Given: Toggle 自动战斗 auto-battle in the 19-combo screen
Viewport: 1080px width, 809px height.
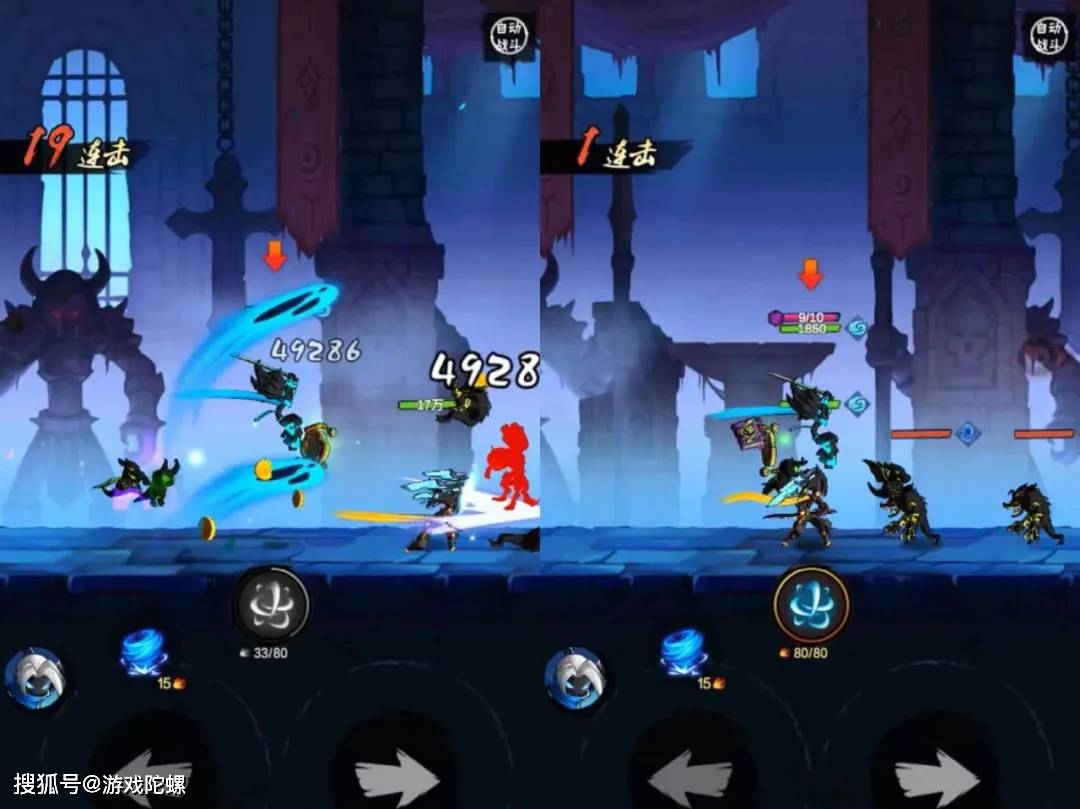Looking at the screenshot, I should pos(507,36).
